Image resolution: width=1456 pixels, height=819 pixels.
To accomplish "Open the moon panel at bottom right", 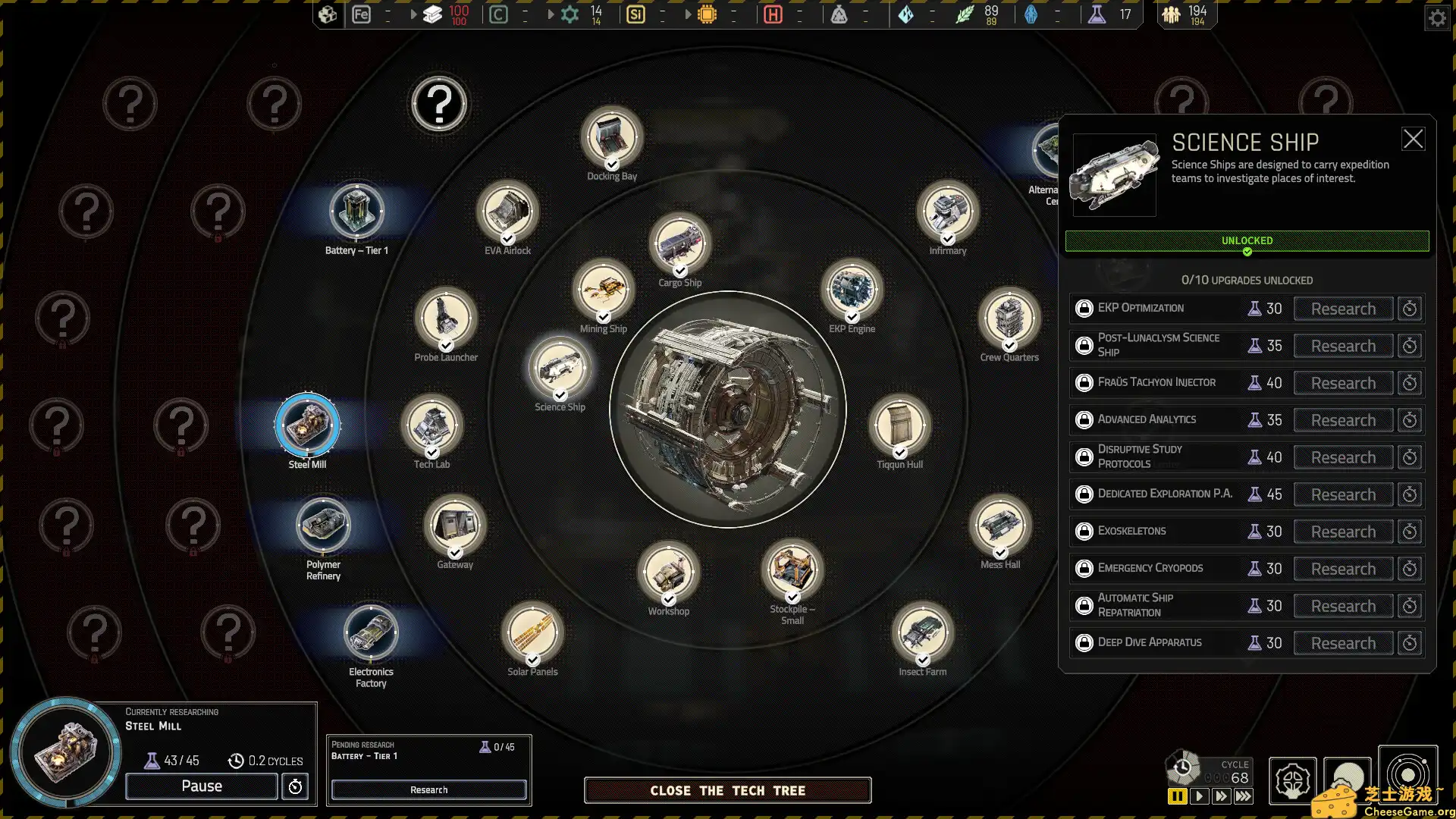I will point(1346,780).
